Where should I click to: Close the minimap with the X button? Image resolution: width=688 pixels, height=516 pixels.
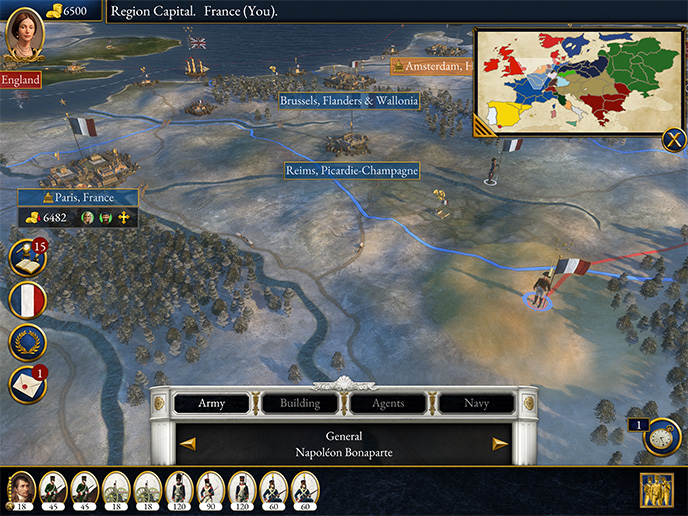(673, 140)
